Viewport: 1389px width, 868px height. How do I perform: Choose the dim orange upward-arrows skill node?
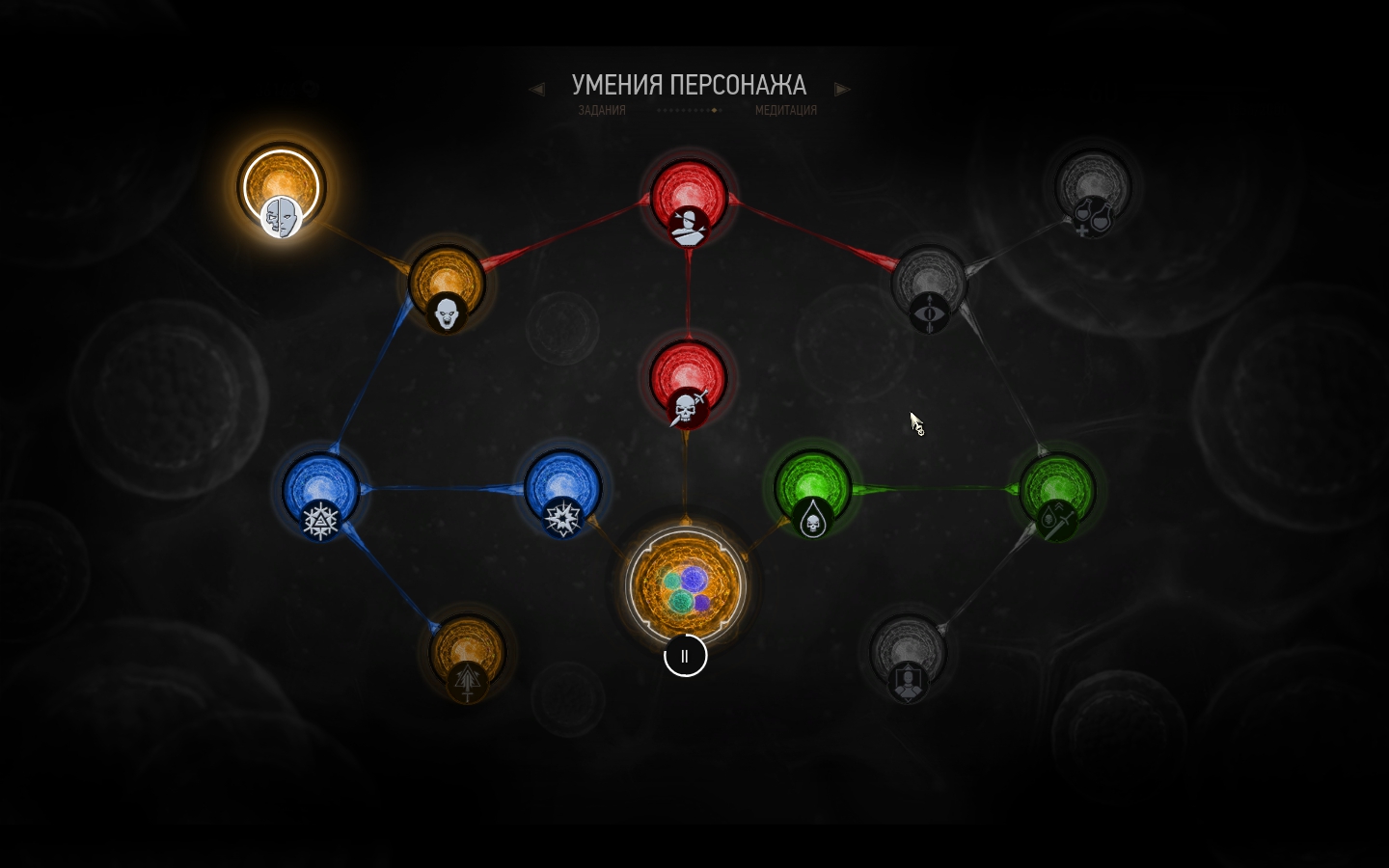[467, 657]
